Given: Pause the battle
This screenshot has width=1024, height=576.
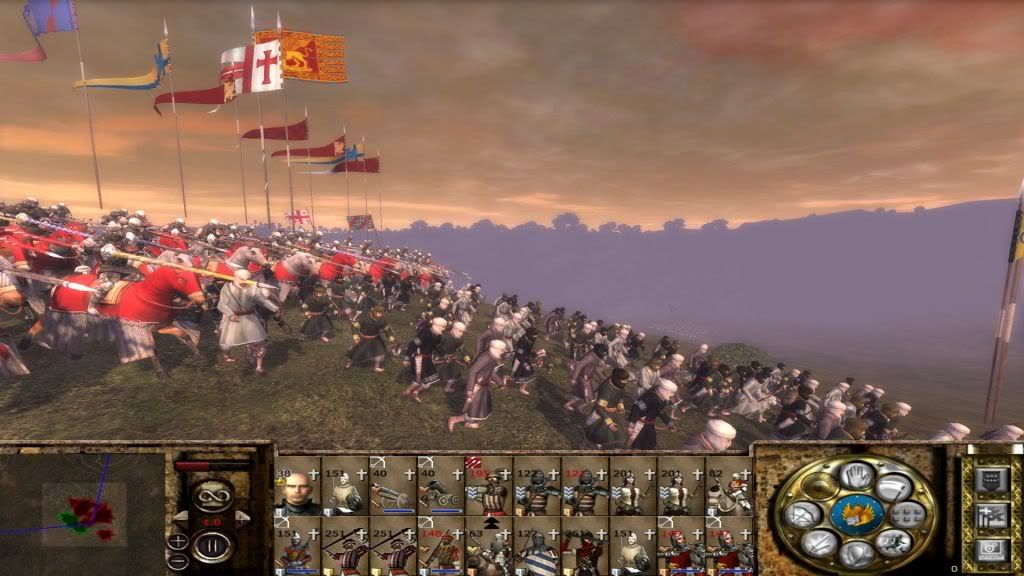Looking at the screenshot, I should tap(212, 546).
